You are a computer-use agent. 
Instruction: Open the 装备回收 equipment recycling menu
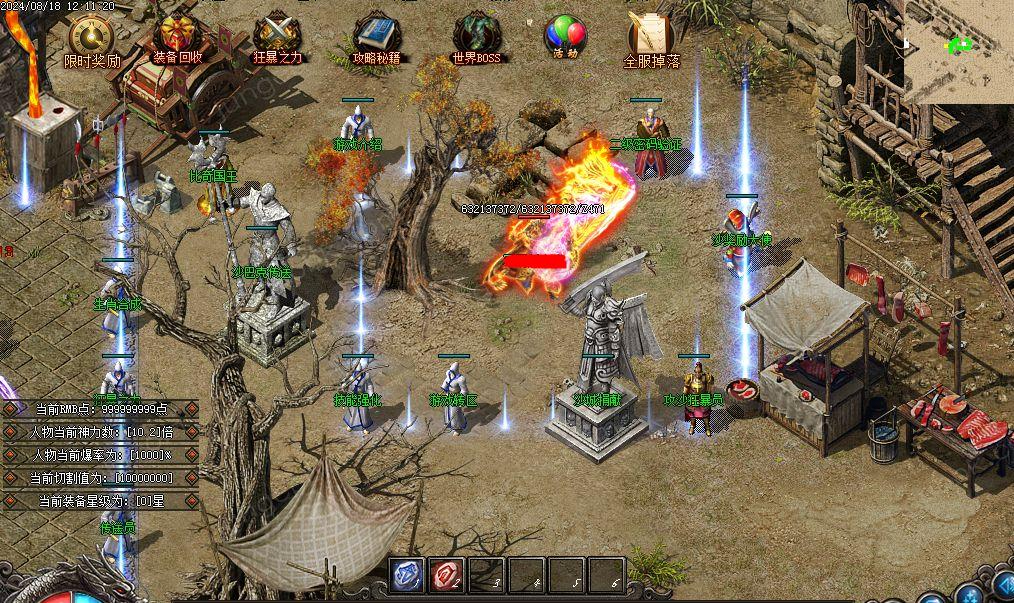[x=178, y=38]
